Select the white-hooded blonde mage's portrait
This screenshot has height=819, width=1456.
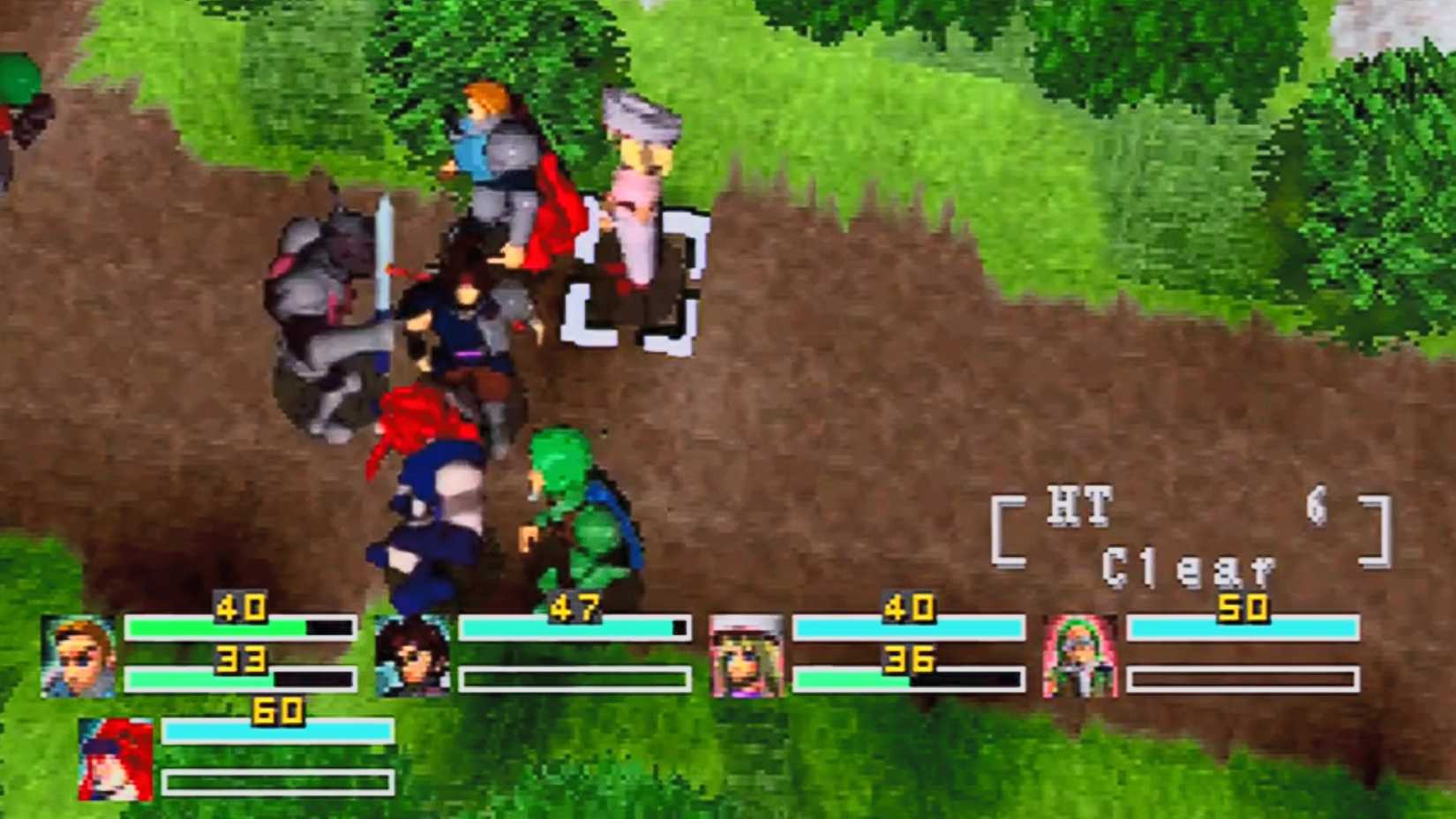(748, 655)
